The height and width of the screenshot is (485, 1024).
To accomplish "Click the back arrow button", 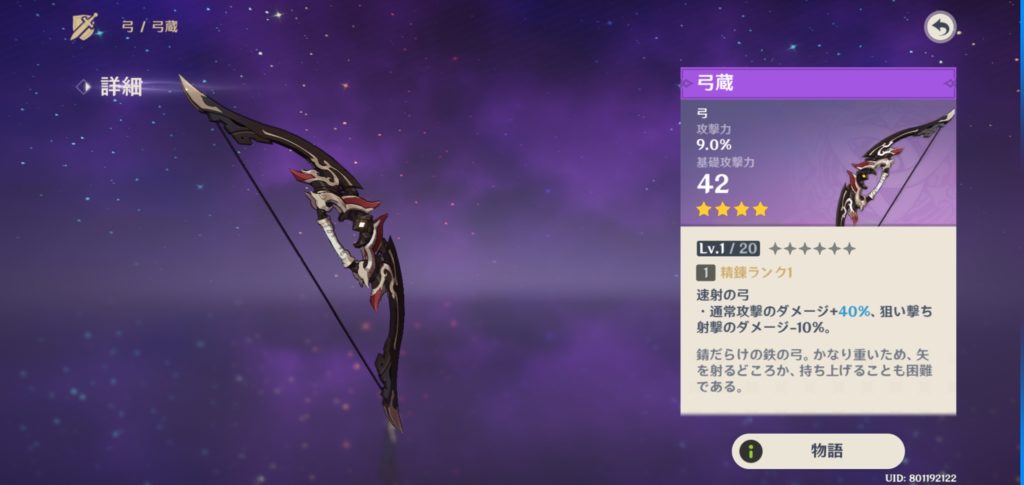I will pyautogui.click(x=939, y=27).
